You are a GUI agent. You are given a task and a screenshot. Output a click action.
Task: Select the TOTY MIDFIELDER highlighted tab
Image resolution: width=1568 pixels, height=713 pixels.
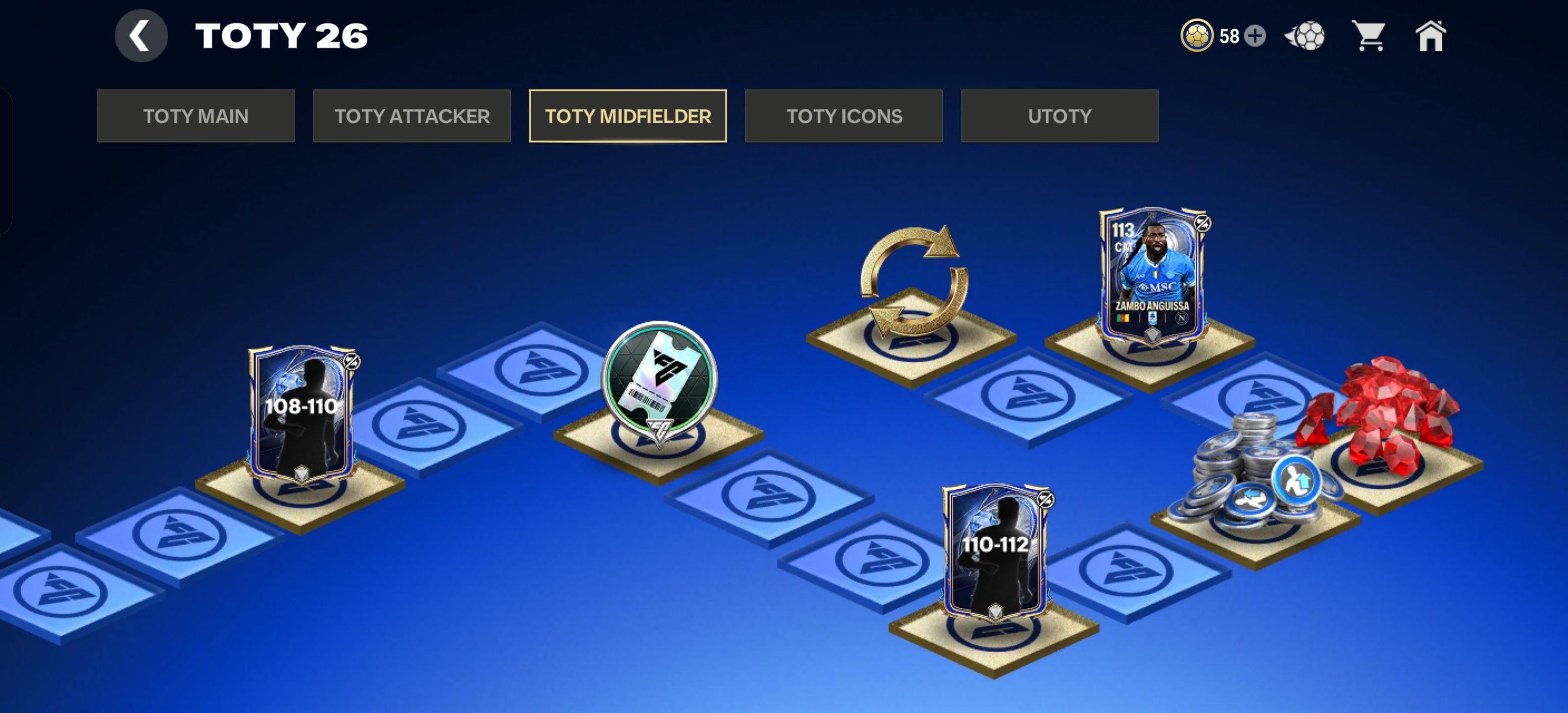coord(628,116)
